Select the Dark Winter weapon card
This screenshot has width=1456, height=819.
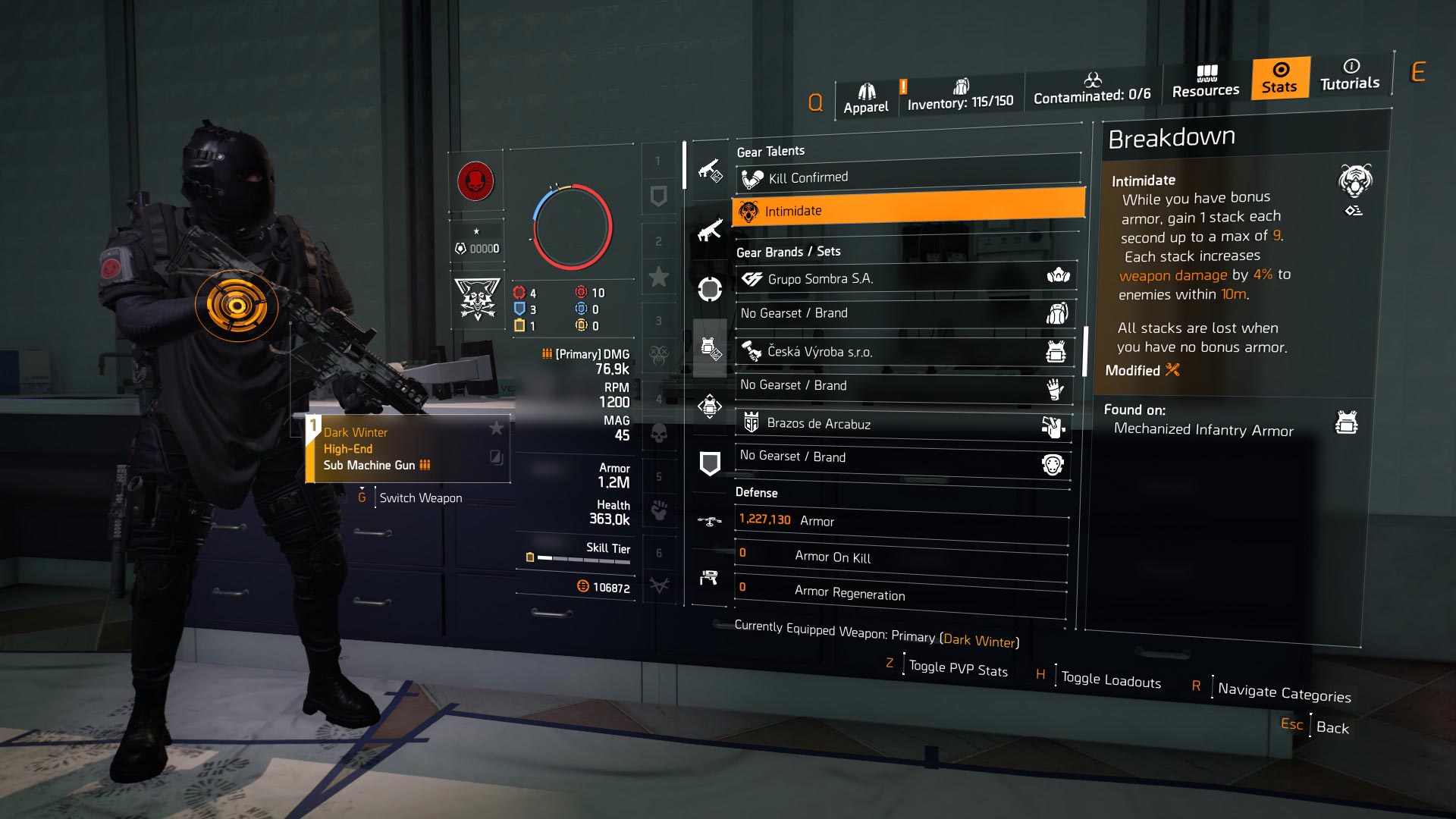coord(408,449)
